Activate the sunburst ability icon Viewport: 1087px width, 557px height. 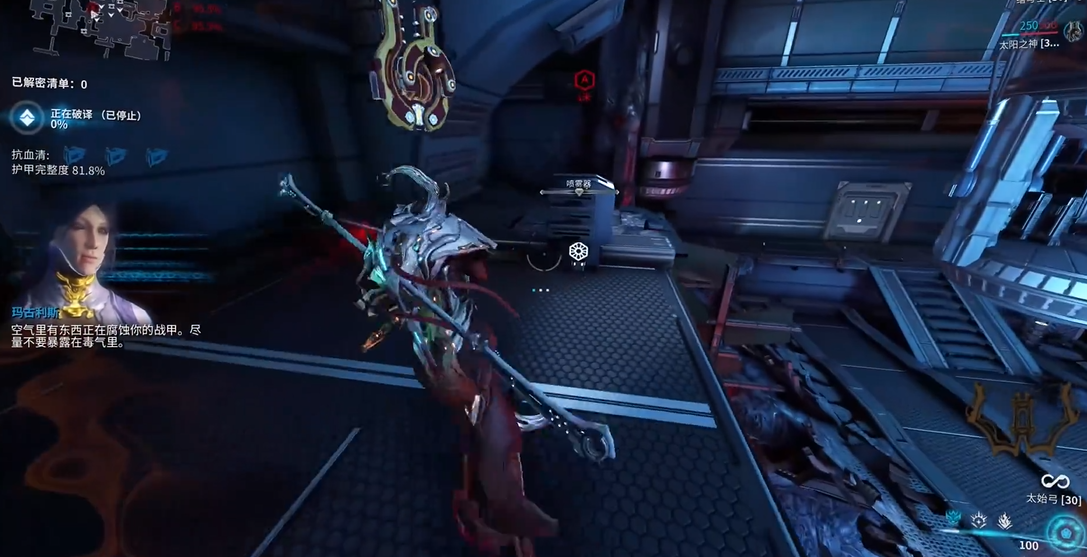tap(979, 520)
